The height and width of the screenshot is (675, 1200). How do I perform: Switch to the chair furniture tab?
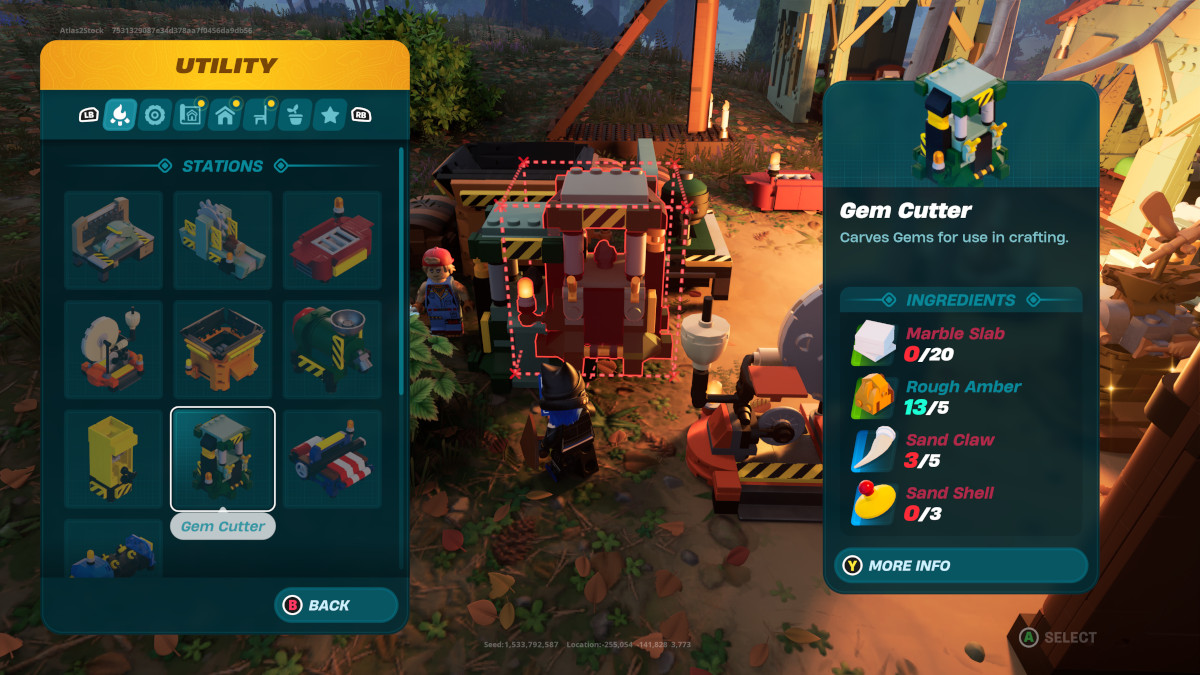click(x=260, y=115)
